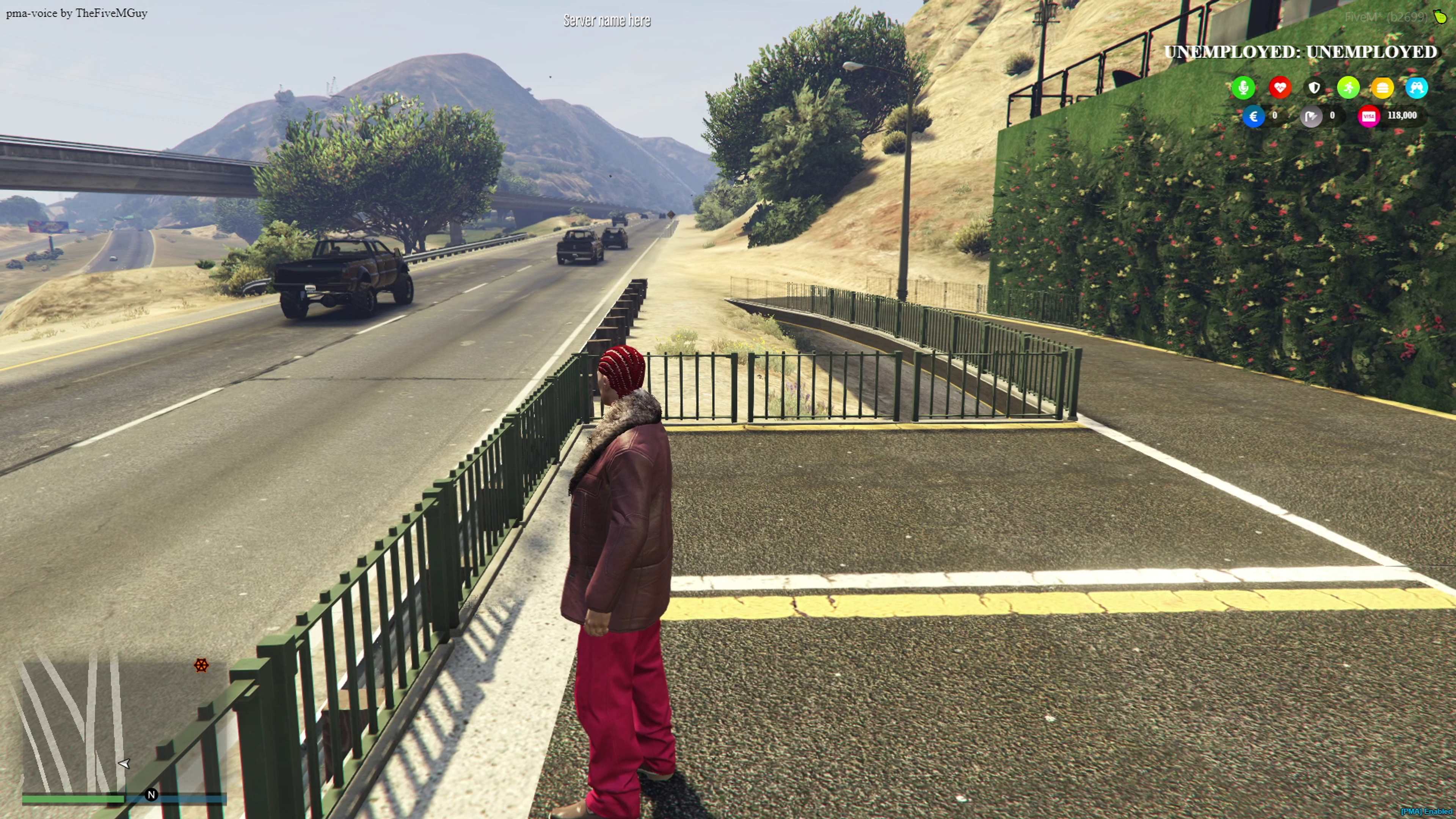Click the orange burger hunger icon
Image resolution: width=1456 pixels, height=819 pixels.
point(1382,88)
